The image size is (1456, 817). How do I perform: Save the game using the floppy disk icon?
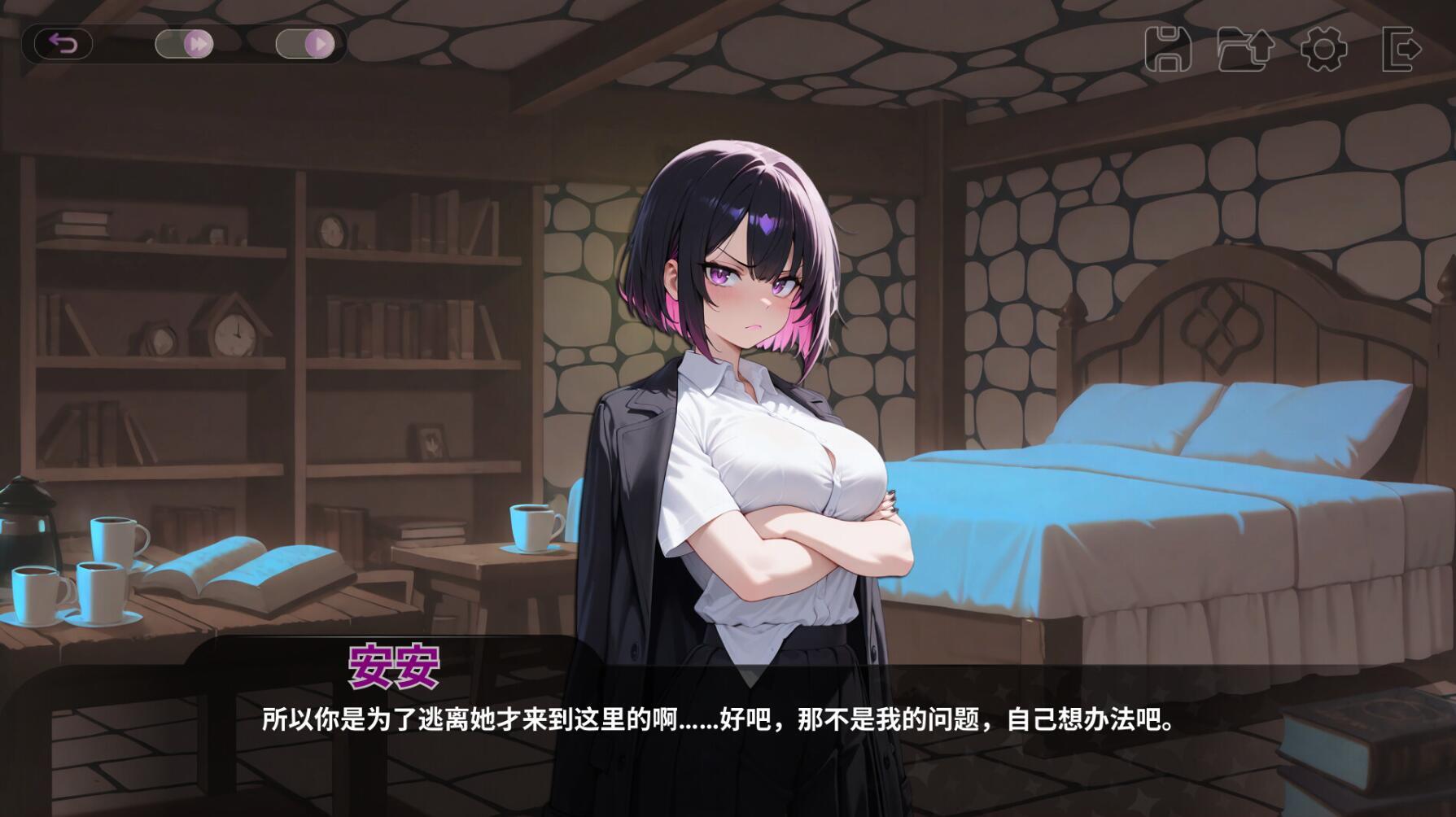(1170, 49)
